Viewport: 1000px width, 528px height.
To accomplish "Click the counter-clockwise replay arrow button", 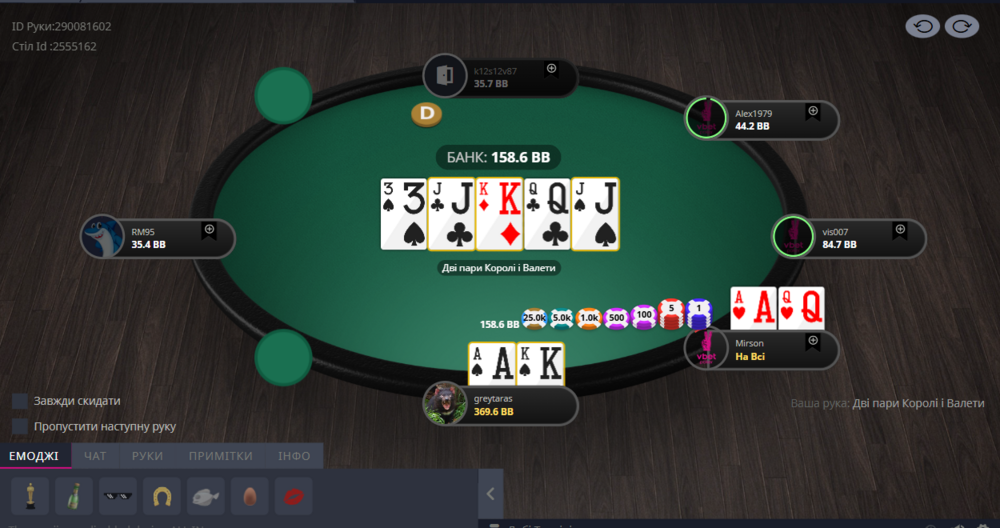I will pos(922,27).
